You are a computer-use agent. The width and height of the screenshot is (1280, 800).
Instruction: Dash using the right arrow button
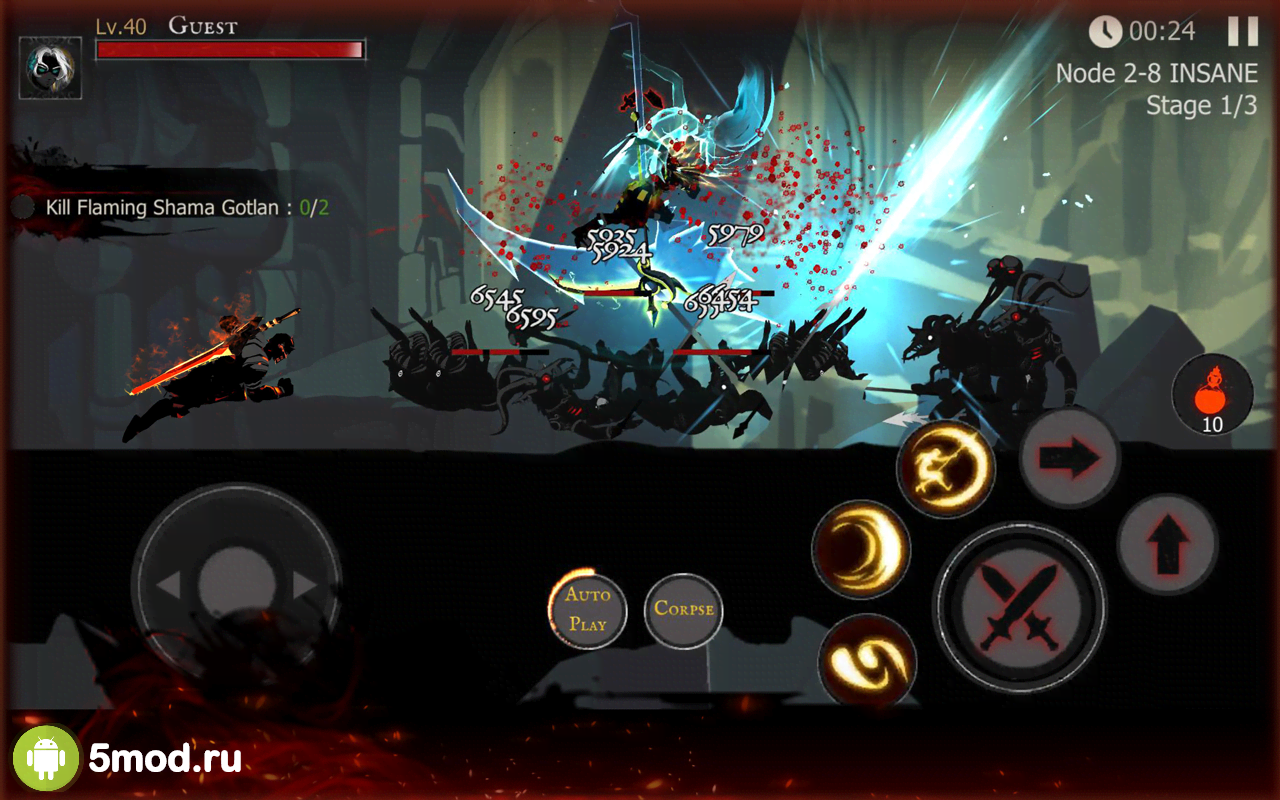(x=1069, y=458)
